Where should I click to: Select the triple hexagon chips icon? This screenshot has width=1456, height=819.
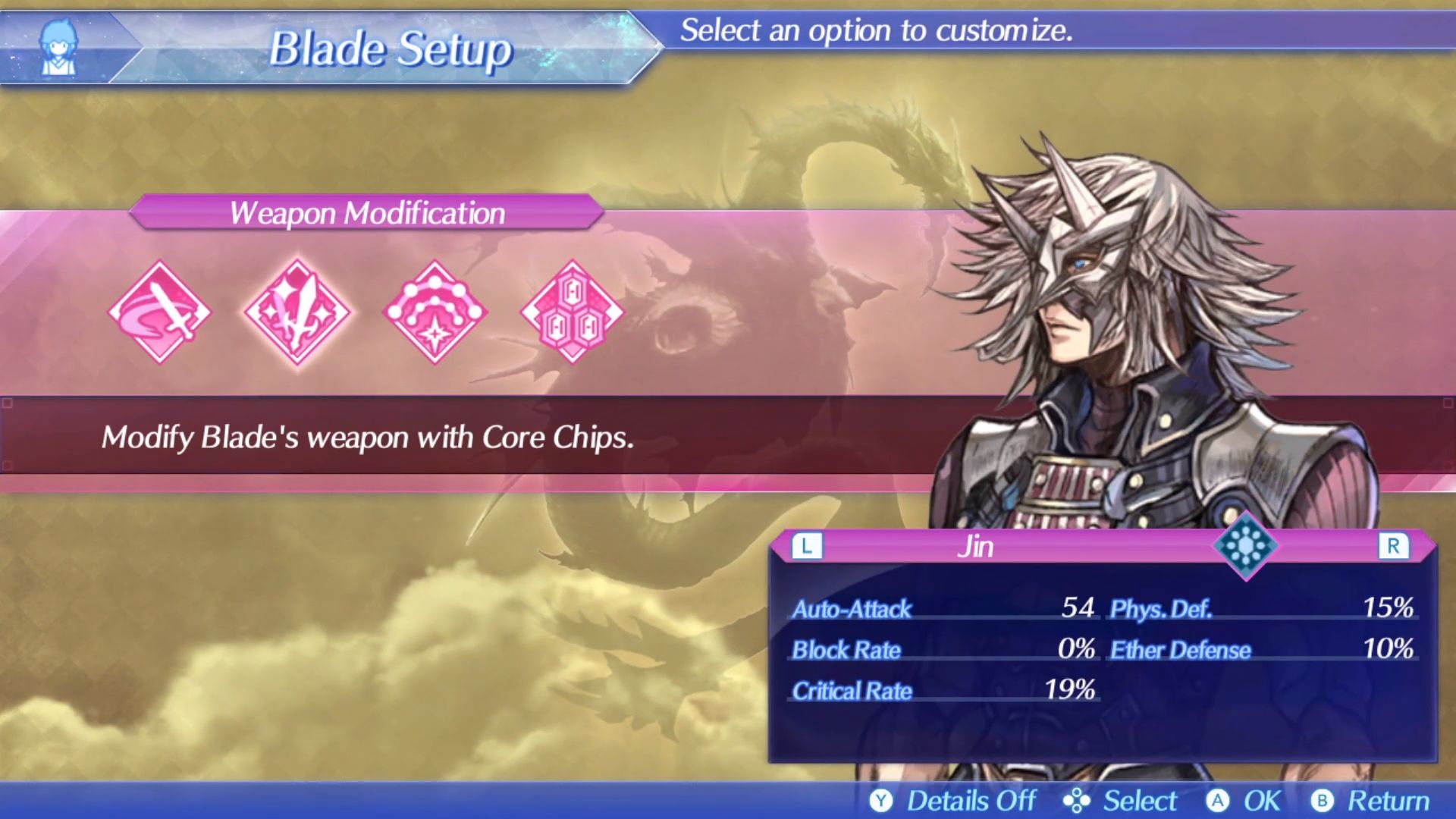click(572, 312)
